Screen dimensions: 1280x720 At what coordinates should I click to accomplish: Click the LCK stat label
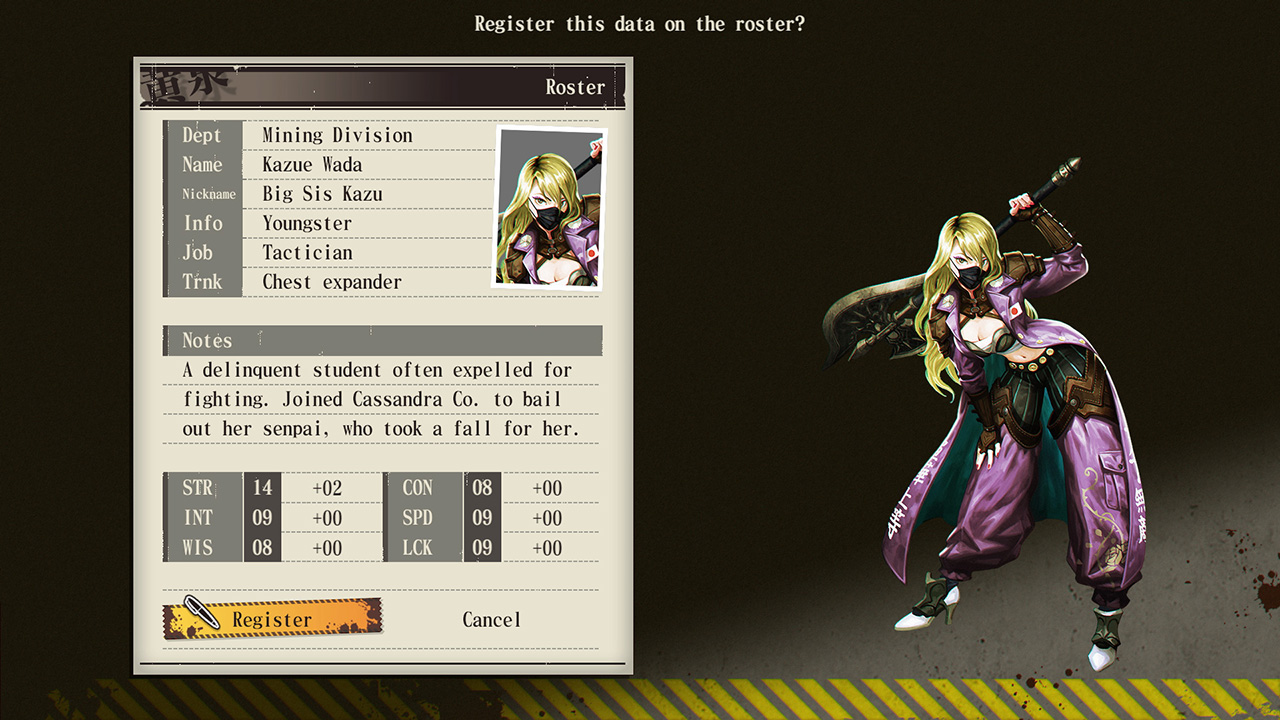[418, 548]
